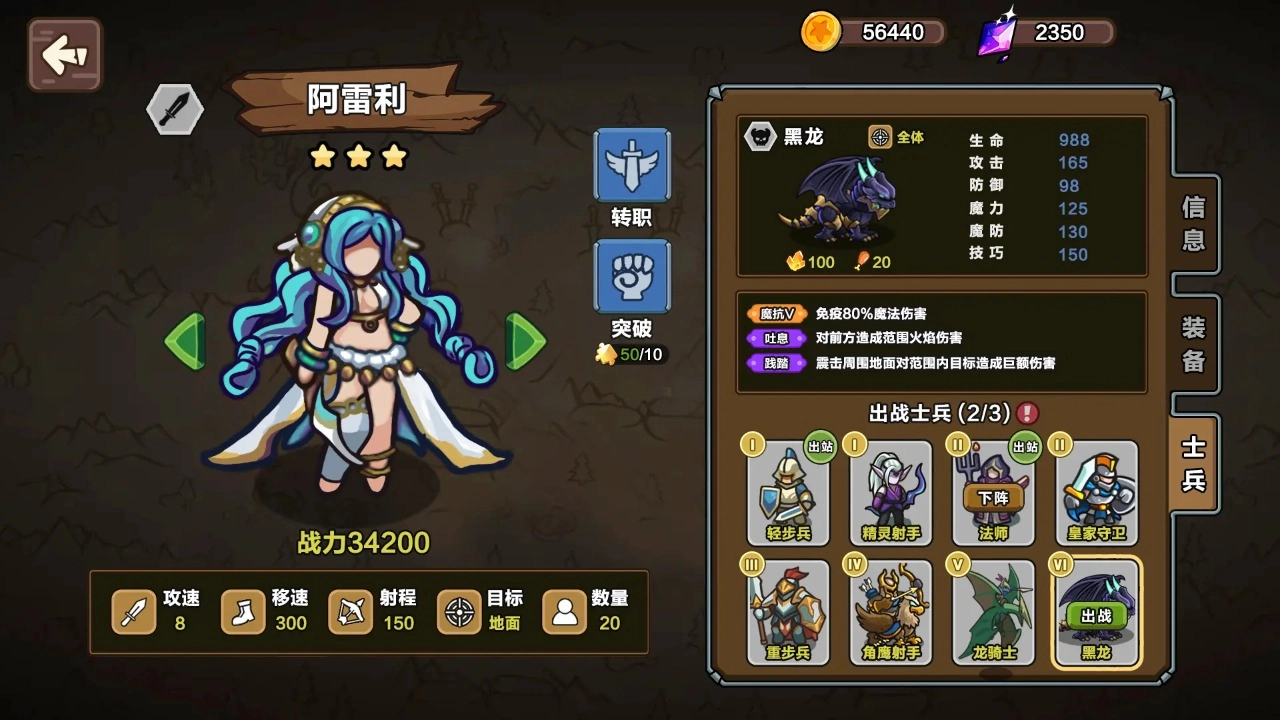Click the hexagonal dagger weapon icon
Image resolution: width=1280 pixels, height=720 pixels.
click(x=174, y=108)
